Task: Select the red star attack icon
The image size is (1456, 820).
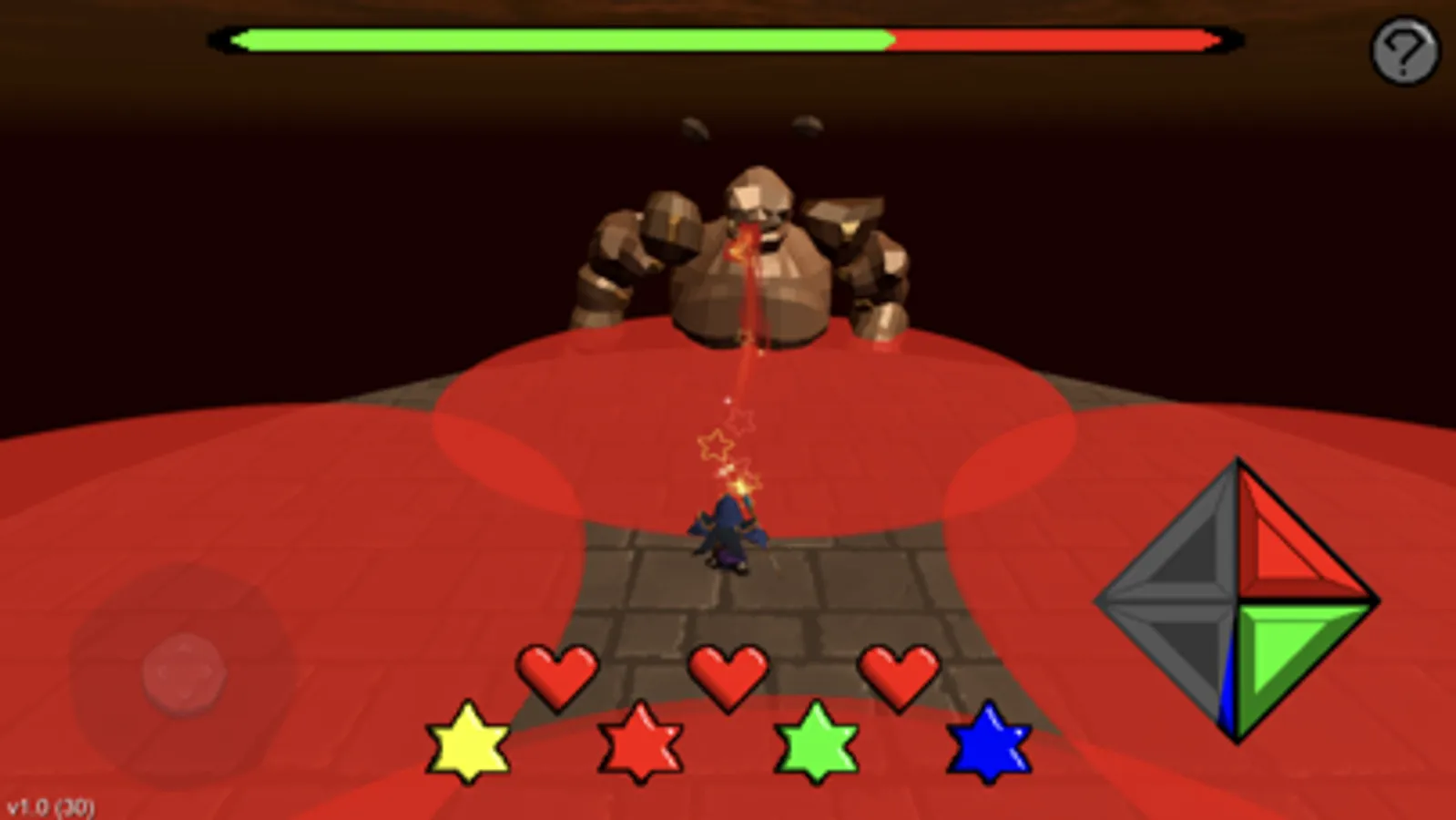Action: (x=642, y=745)
